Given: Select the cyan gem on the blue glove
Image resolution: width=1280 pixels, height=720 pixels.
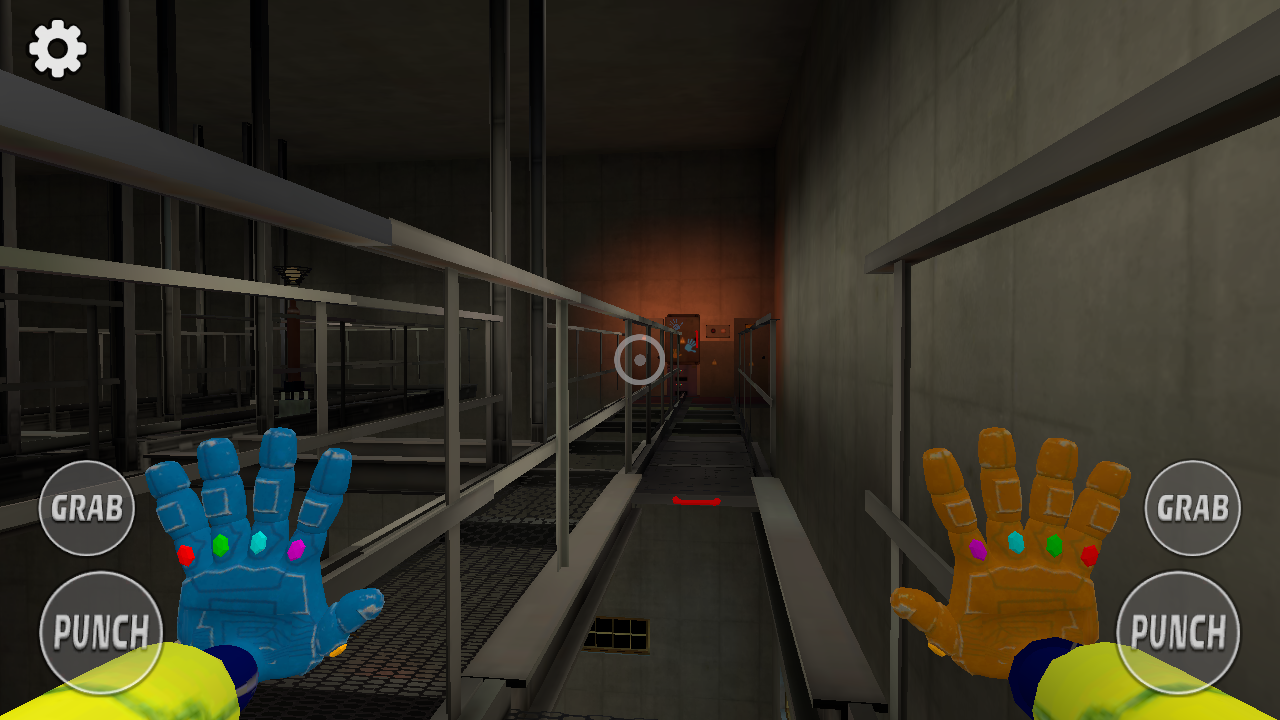Looking at the screenshot, I should [257, 544].
